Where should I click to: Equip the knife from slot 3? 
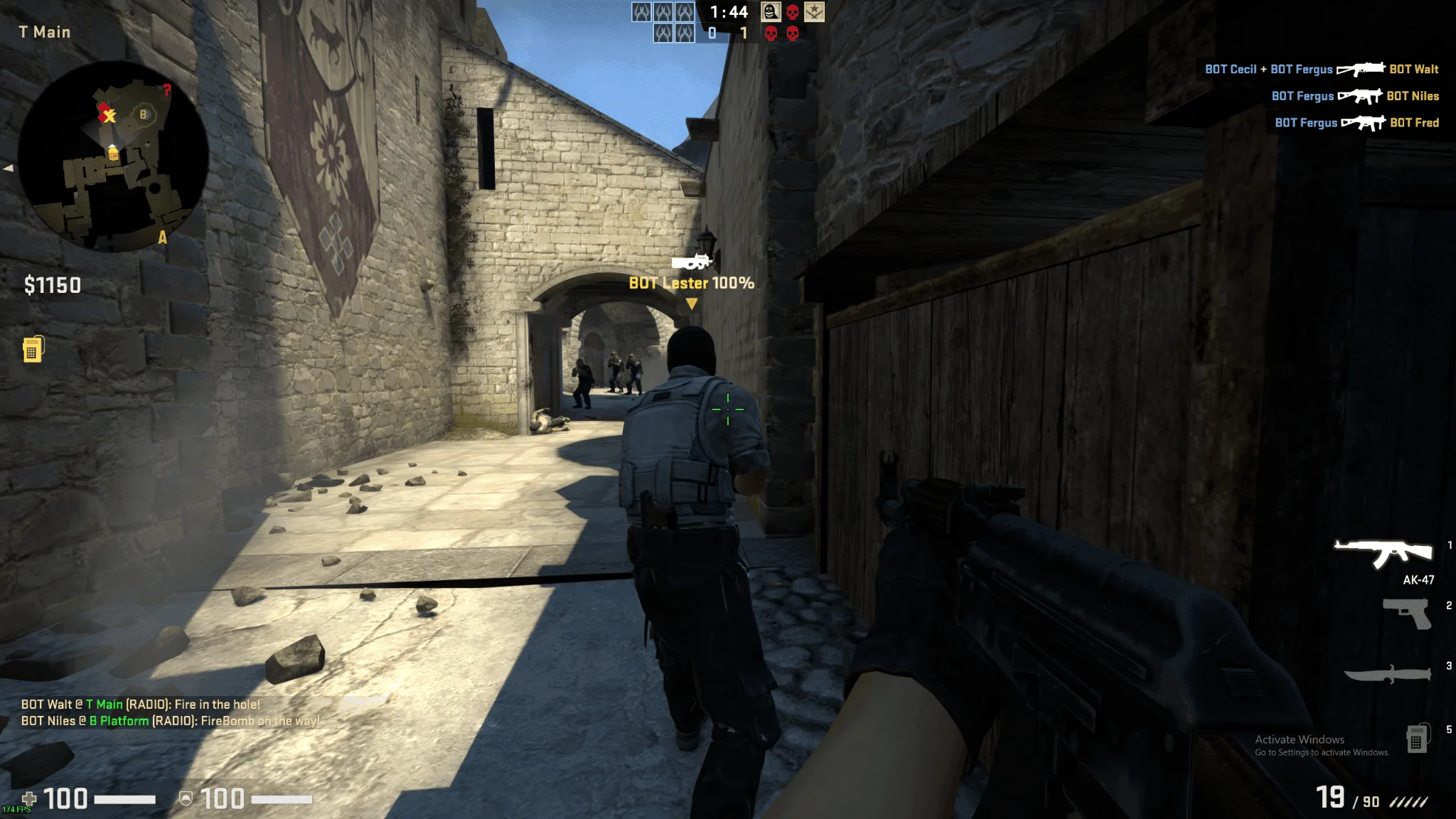point(1387,673)
